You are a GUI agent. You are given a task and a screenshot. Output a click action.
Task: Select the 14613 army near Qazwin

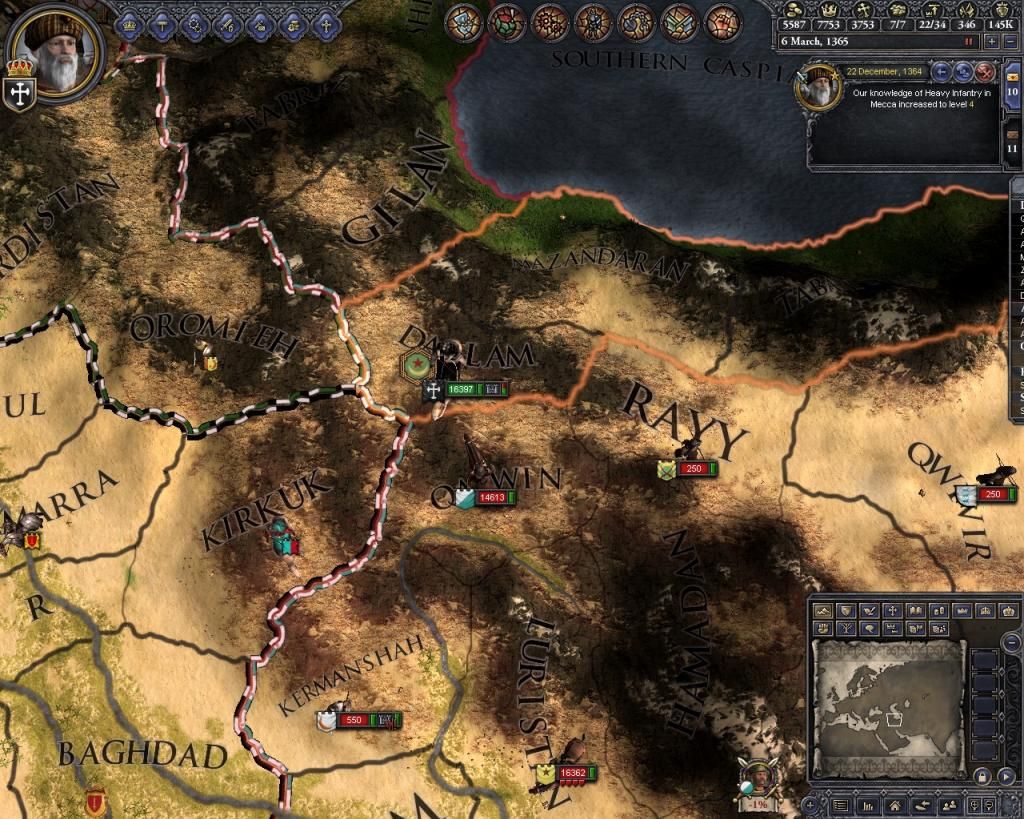pyautogui.click(x=491, y=497)
